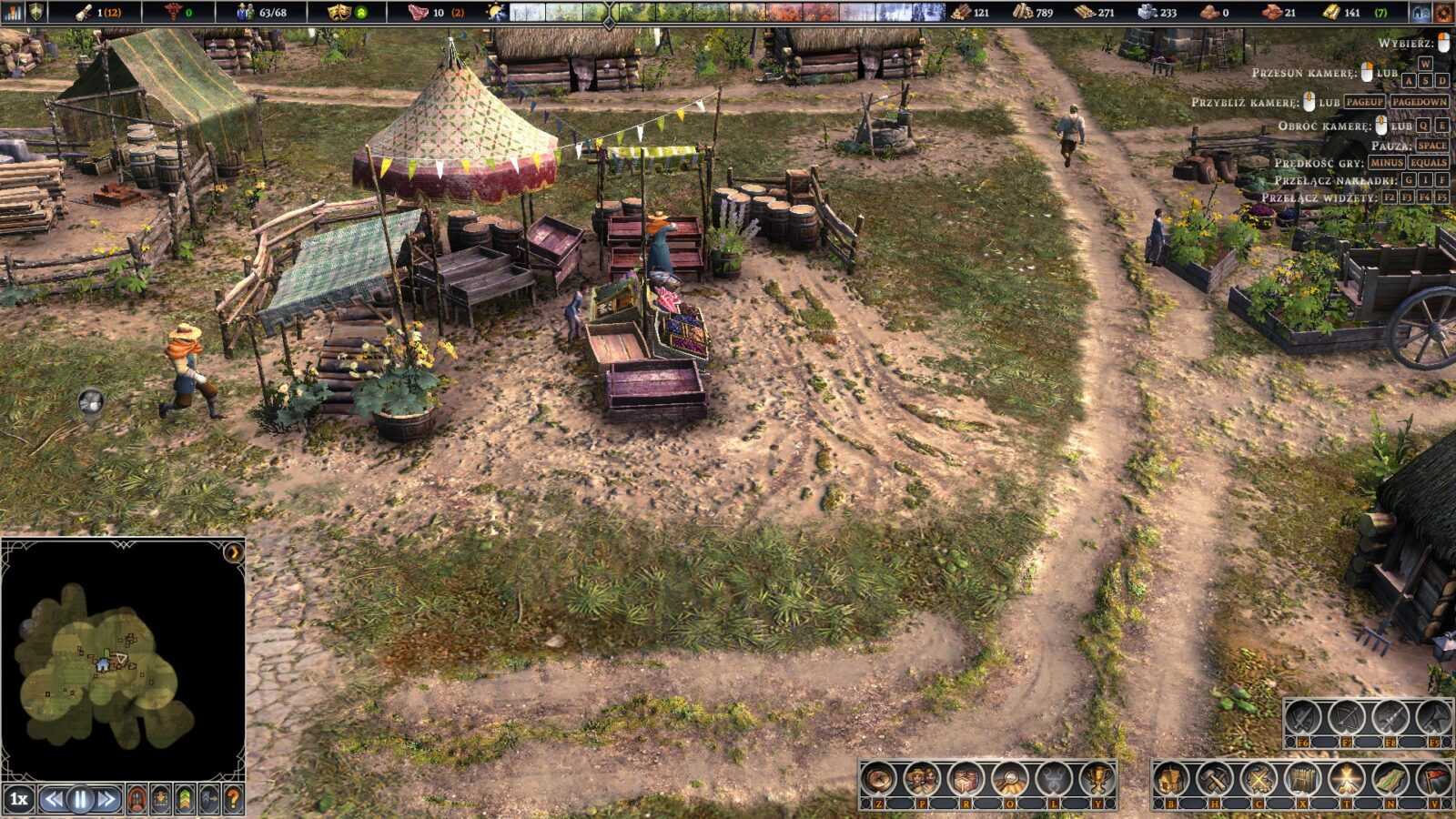Open the compass rose icon
The image size is (1456, 819).
(879, 779)
